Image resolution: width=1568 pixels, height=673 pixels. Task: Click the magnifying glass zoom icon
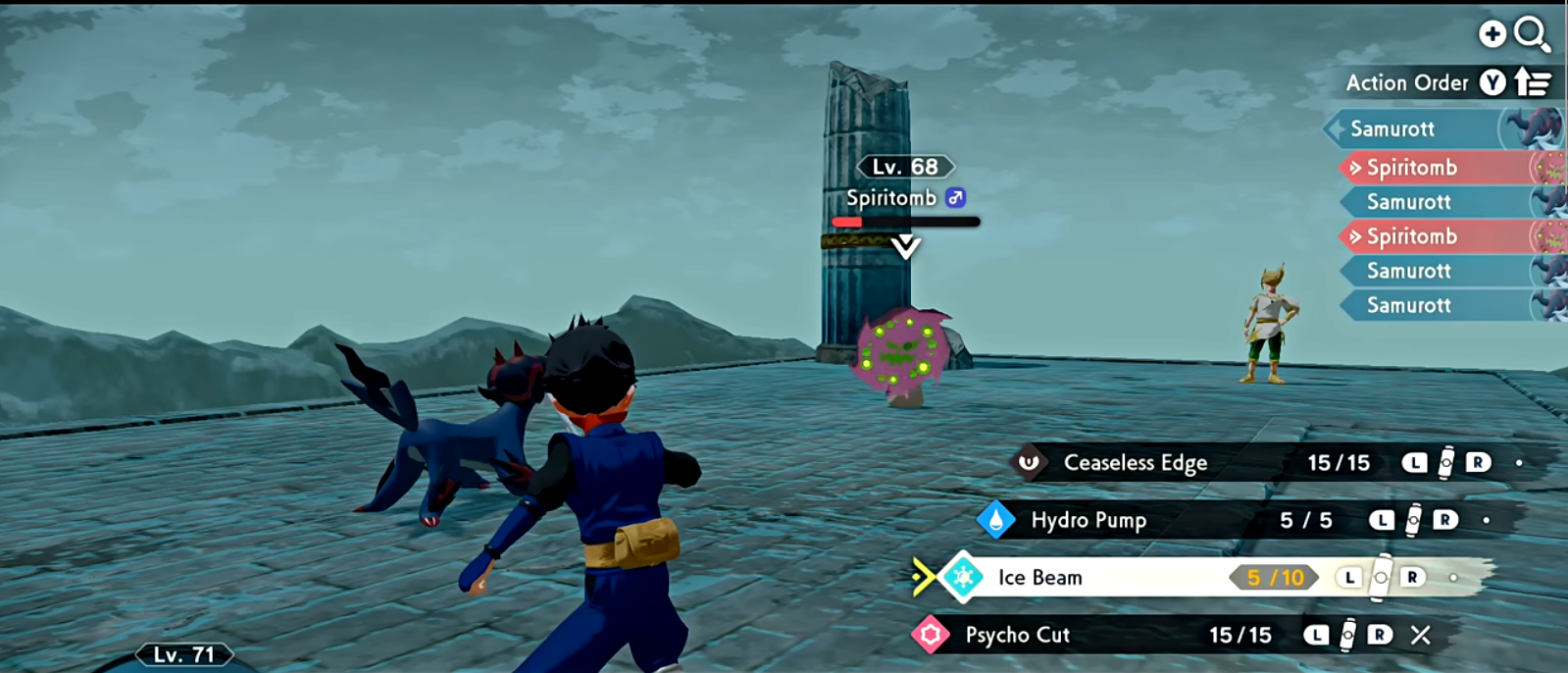click(x=1531, y=34)
